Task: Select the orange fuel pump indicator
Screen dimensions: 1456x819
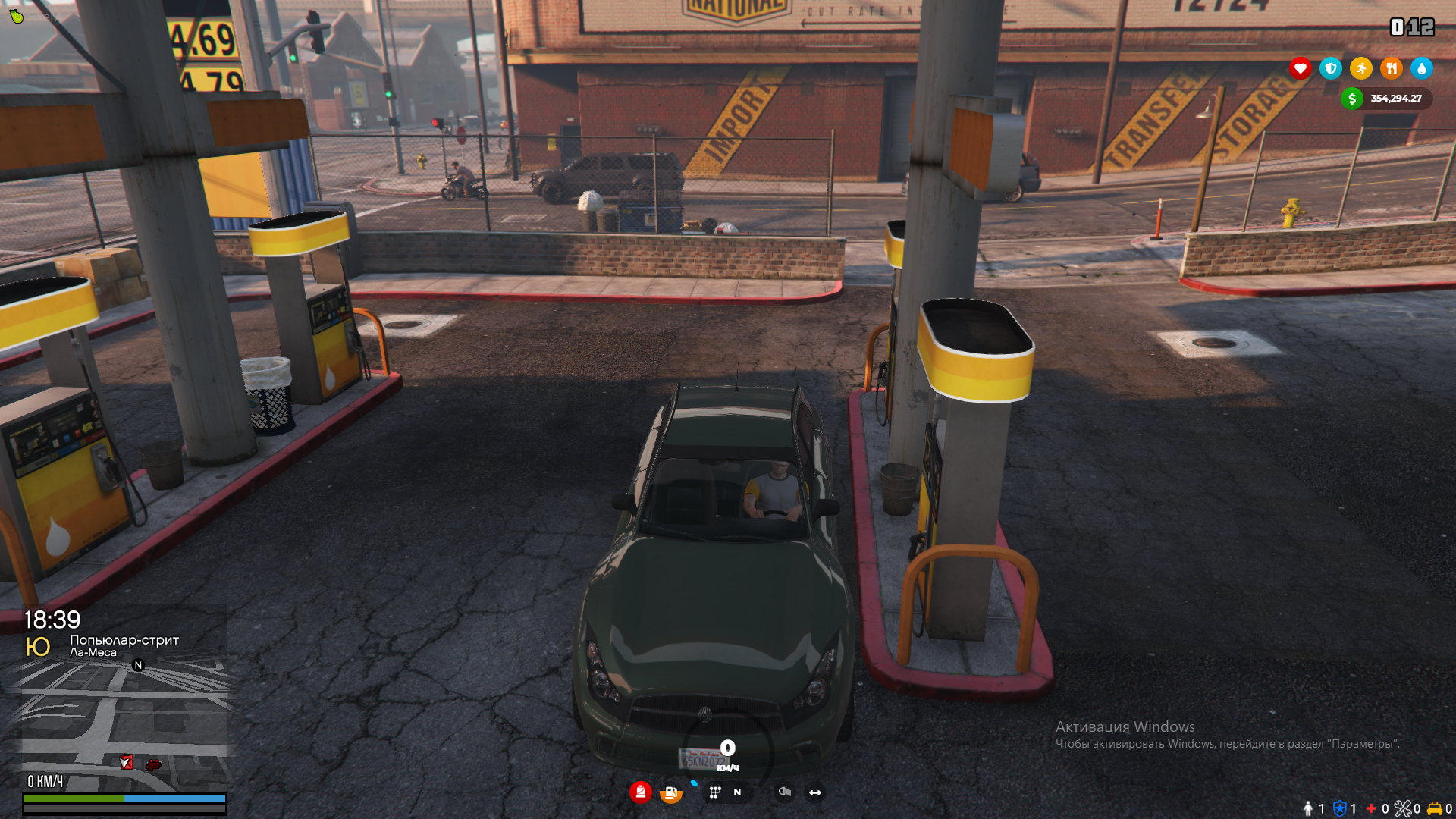Action: (x=670, y=793)
